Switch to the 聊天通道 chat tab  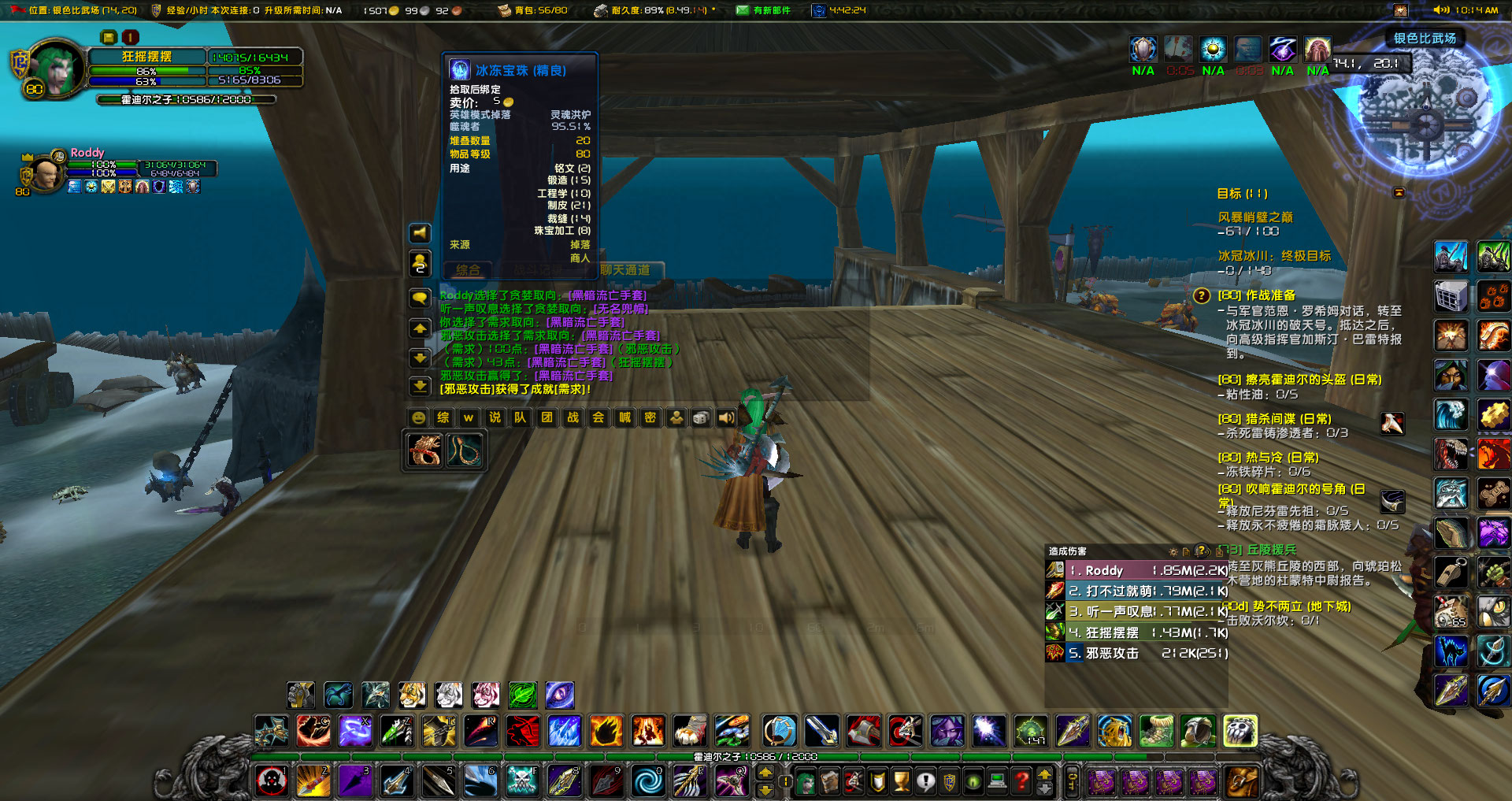[x=627, y=269]
